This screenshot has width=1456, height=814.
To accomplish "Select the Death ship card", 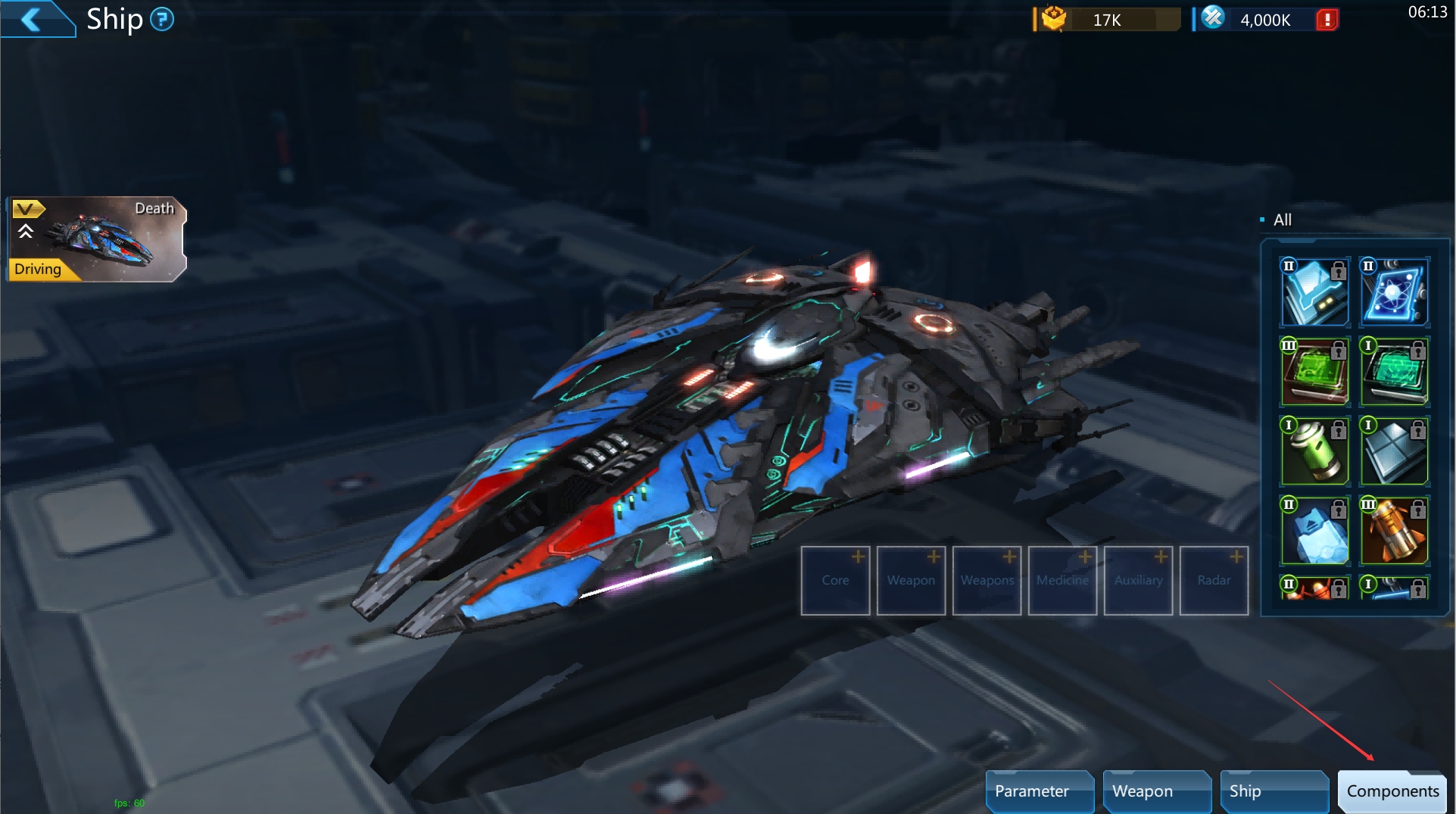I will (97, 239).
